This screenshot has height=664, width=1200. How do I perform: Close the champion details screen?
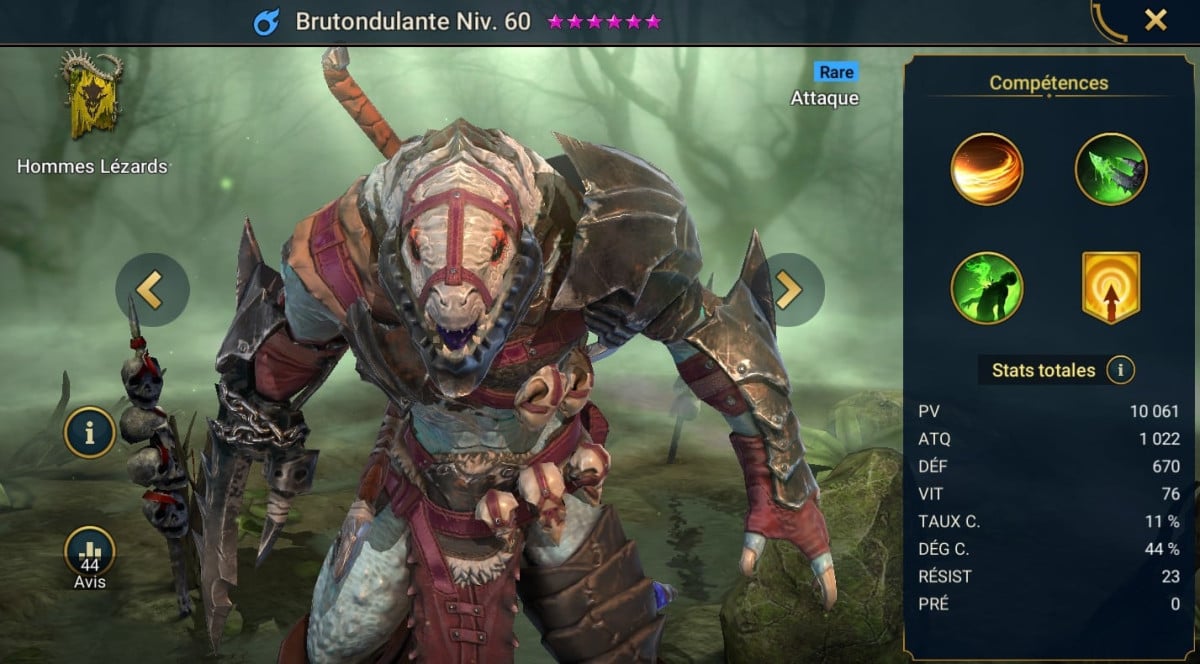click(x=1155, y=20)
